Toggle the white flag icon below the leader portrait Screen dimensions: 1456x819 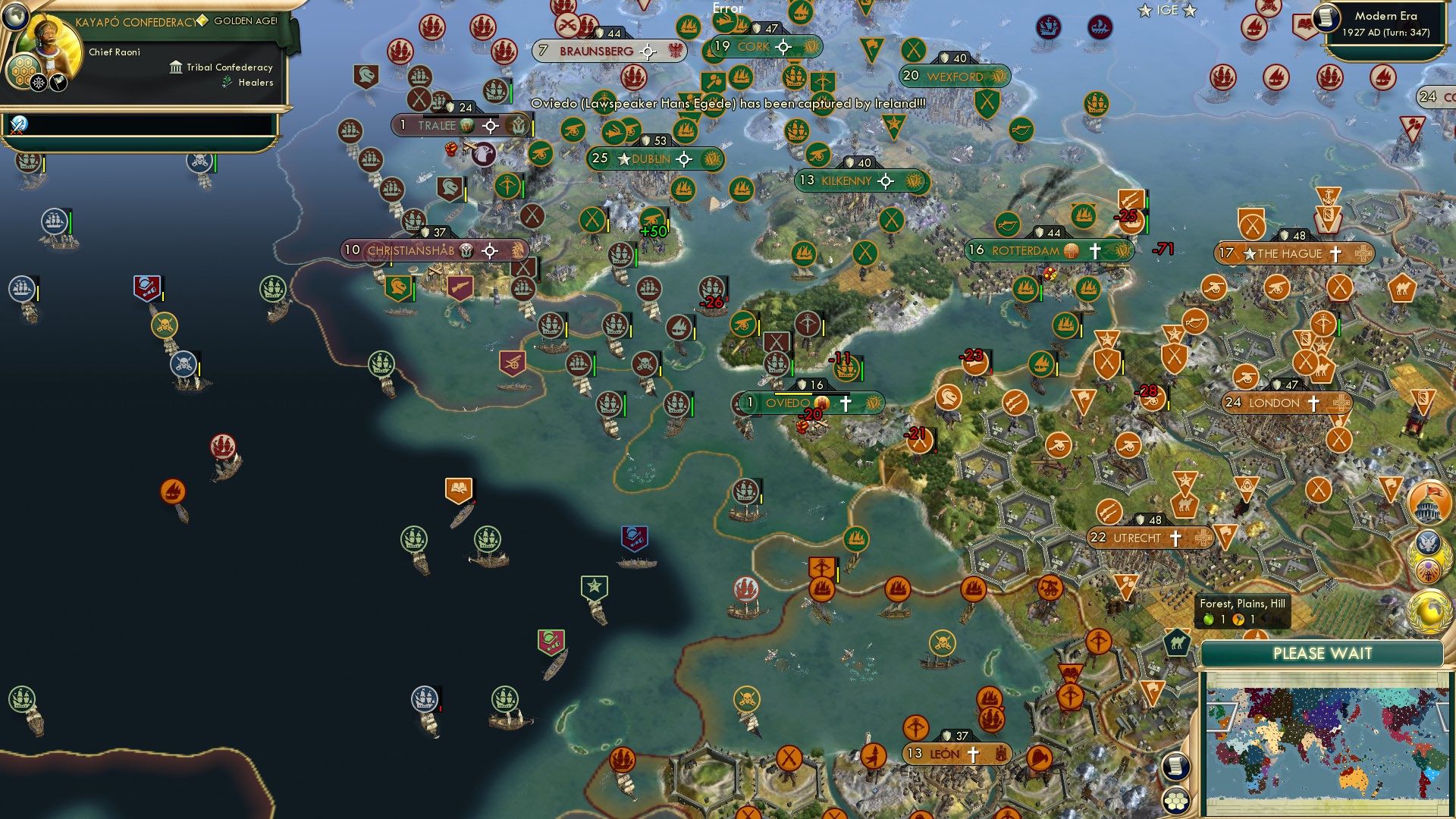coord(58,81)
